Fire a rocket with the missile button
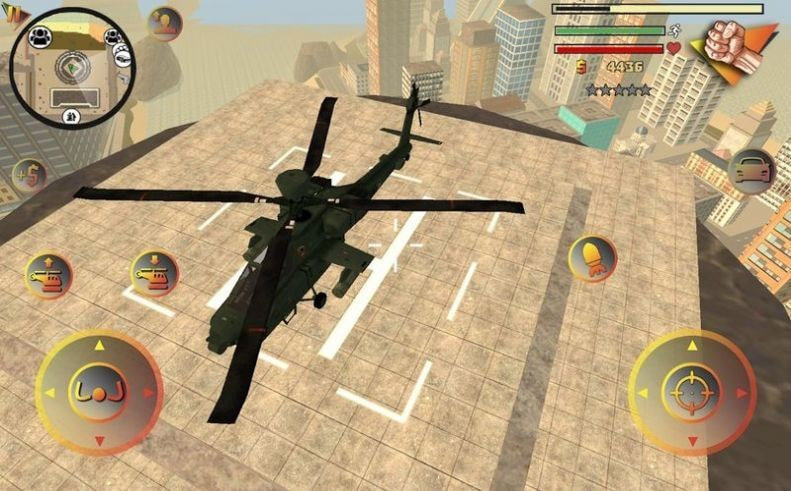This screenshot has height=491, width=791. tap(592, 258)
